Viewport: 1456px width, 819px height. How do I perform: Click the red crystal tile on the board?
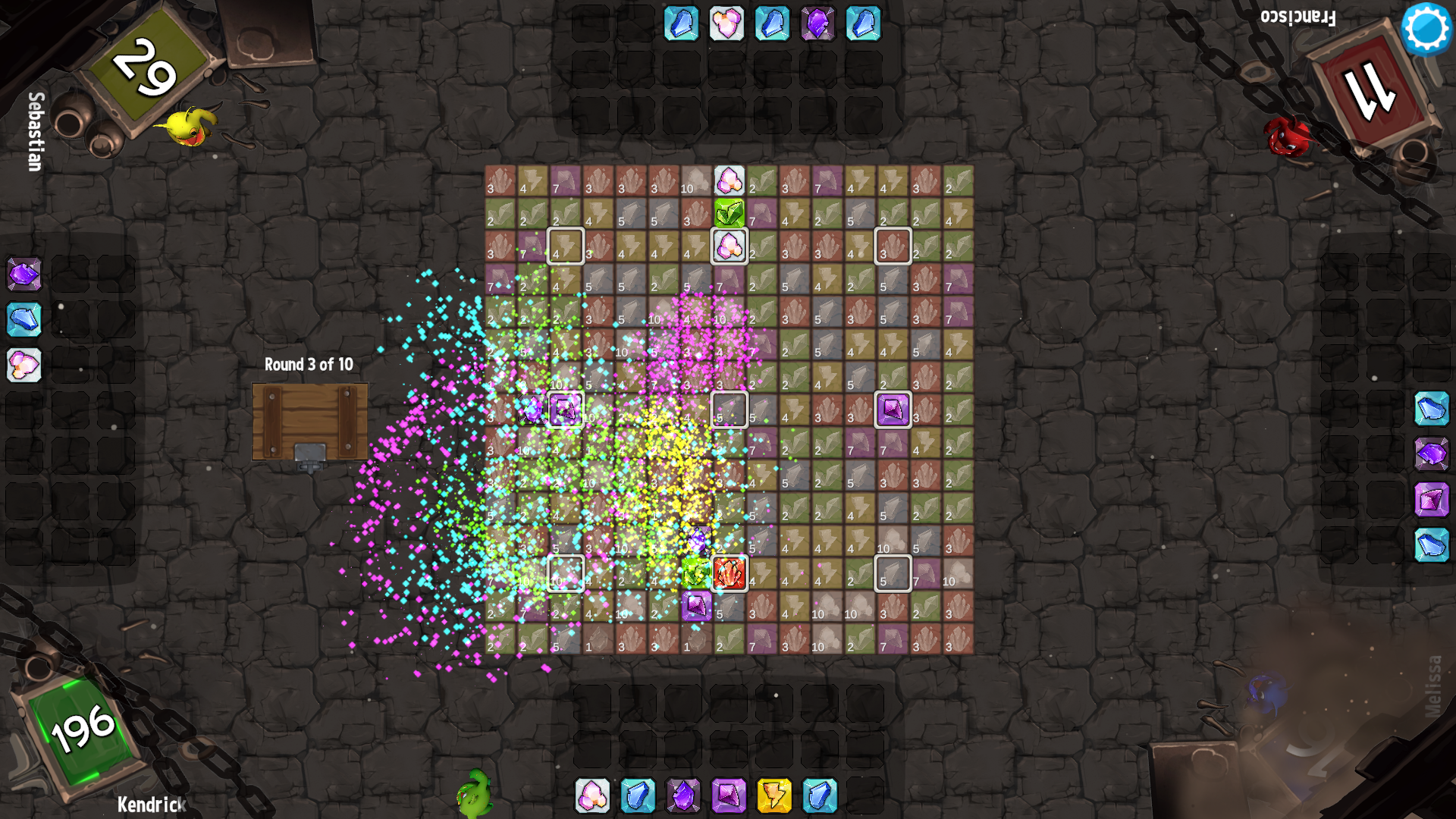(x=730, y=573)
